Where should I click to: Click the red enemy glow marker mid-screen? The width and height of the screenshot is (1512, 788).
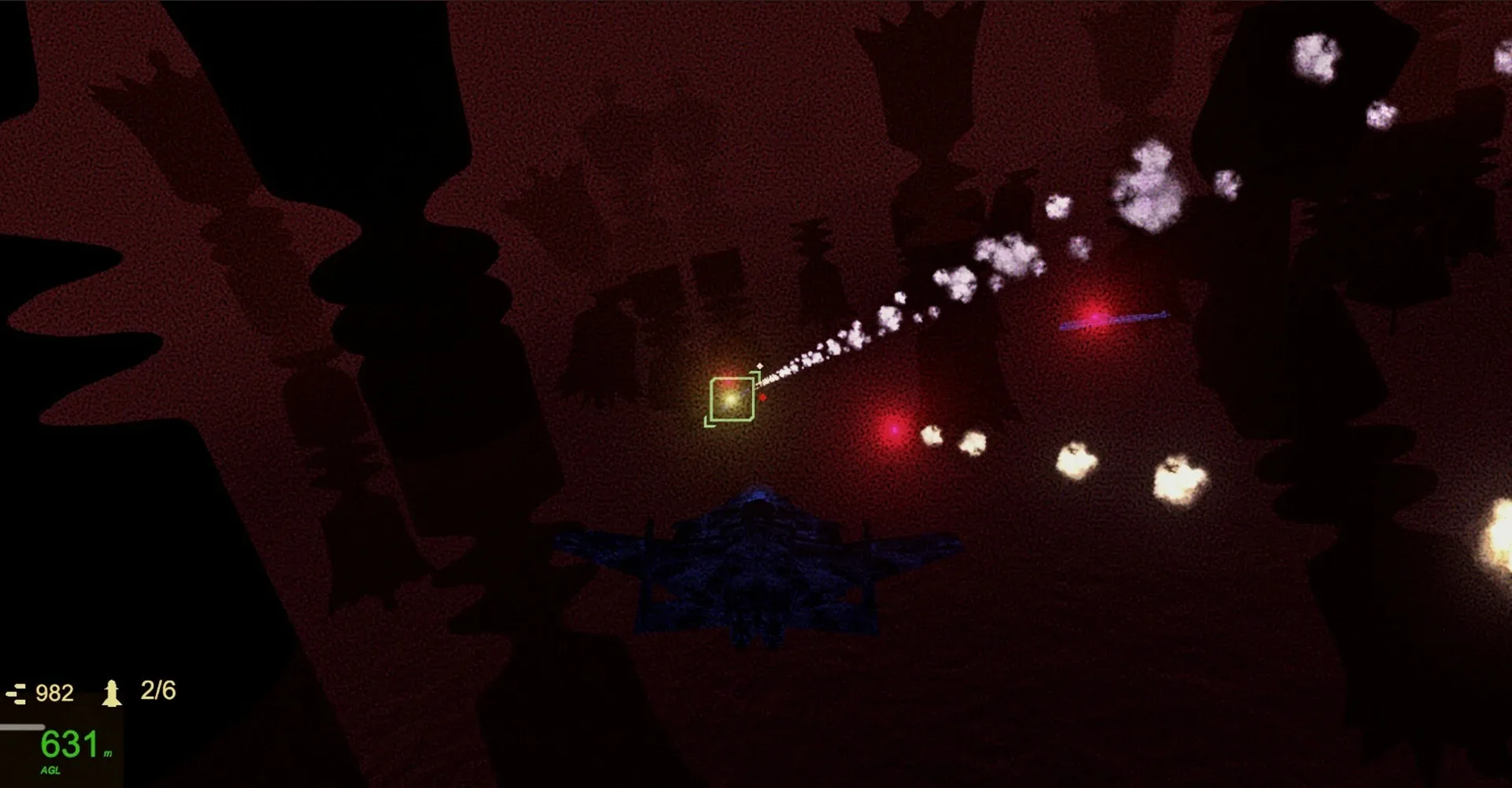coord(895,430)
